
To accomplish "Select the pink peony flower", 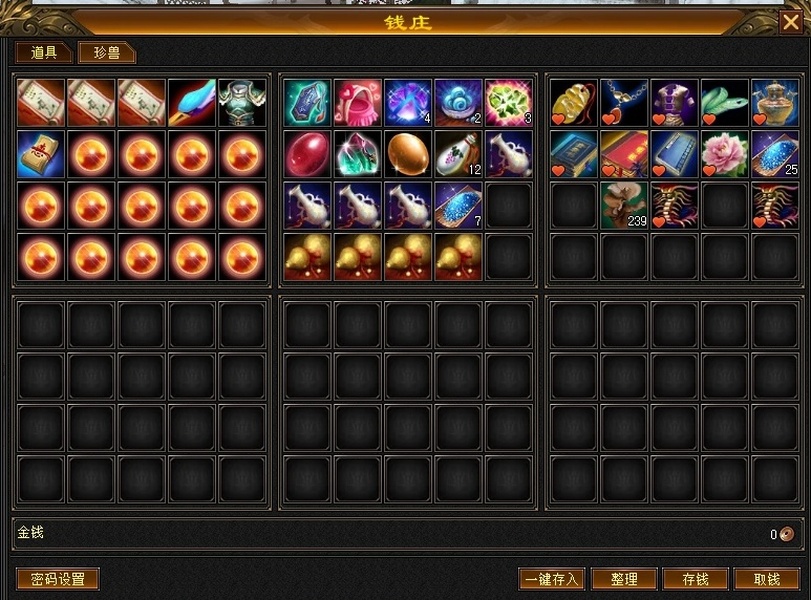I will (725, 154).
